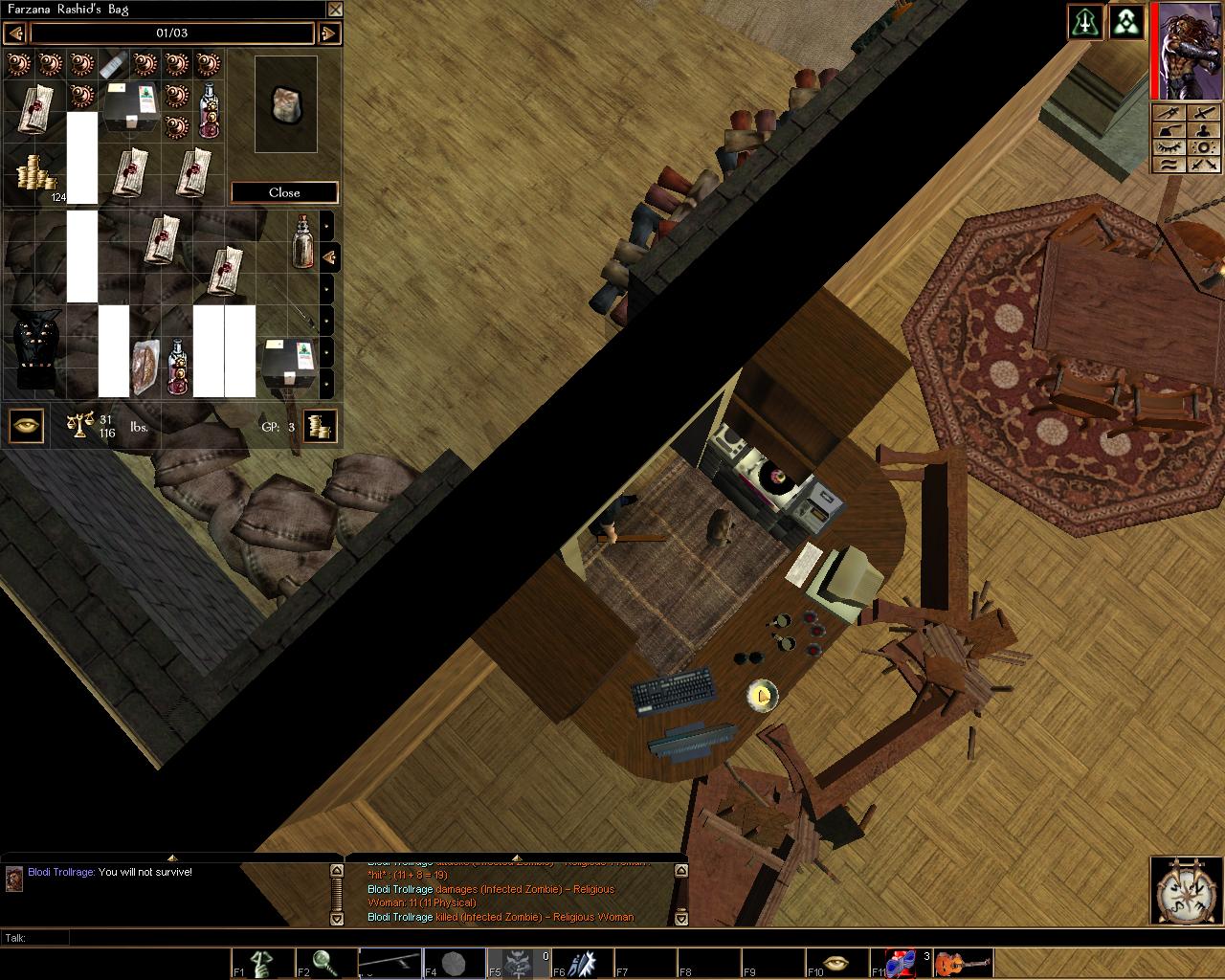Select the gold coin stack of 124
The height and width of the screenshot is (980, 1225).
click(x=35, y=175)
